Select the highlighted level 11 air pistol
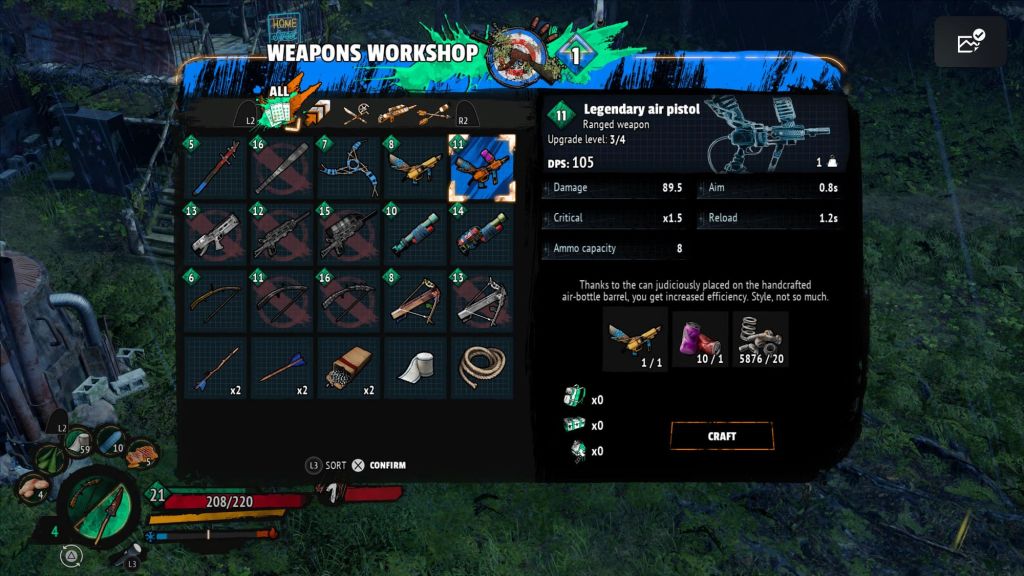Image resolution: width=1024 pixels, height=576 pixels. pyautogui.click(x=482, y=169)
